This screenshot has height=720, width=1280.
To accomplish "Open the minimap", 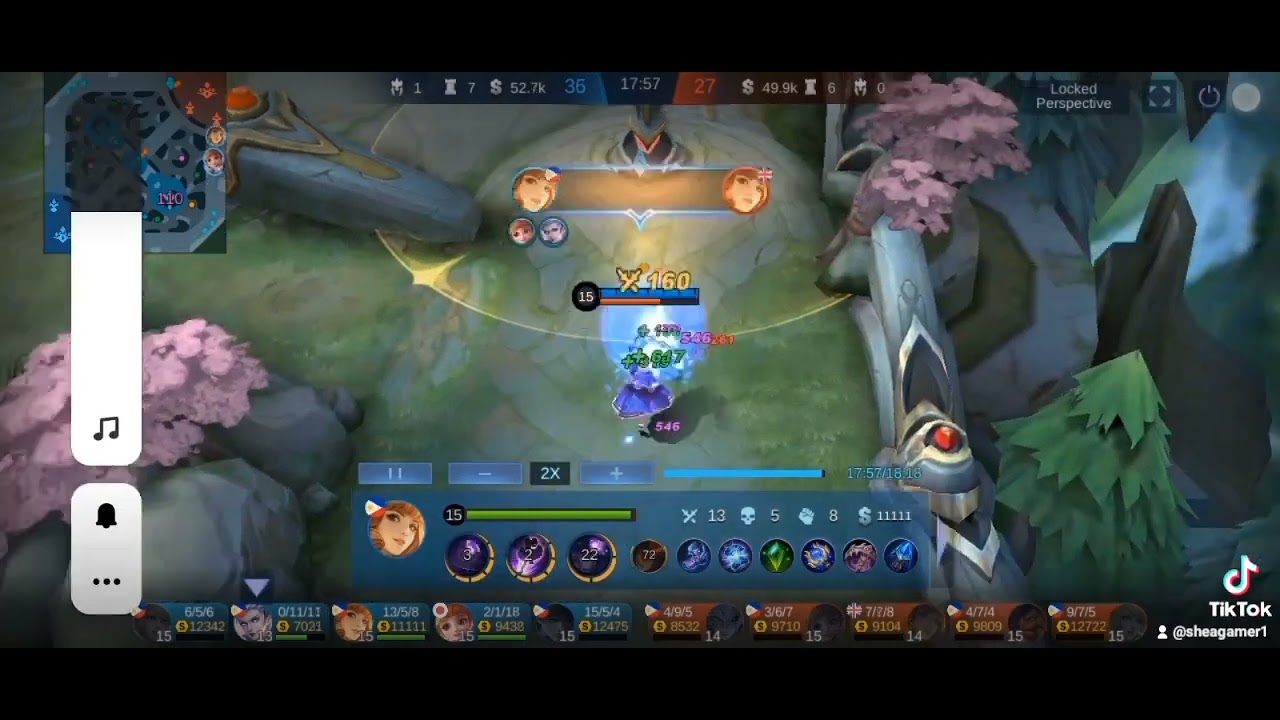I will pyautogui.click(x=135, y=160).
